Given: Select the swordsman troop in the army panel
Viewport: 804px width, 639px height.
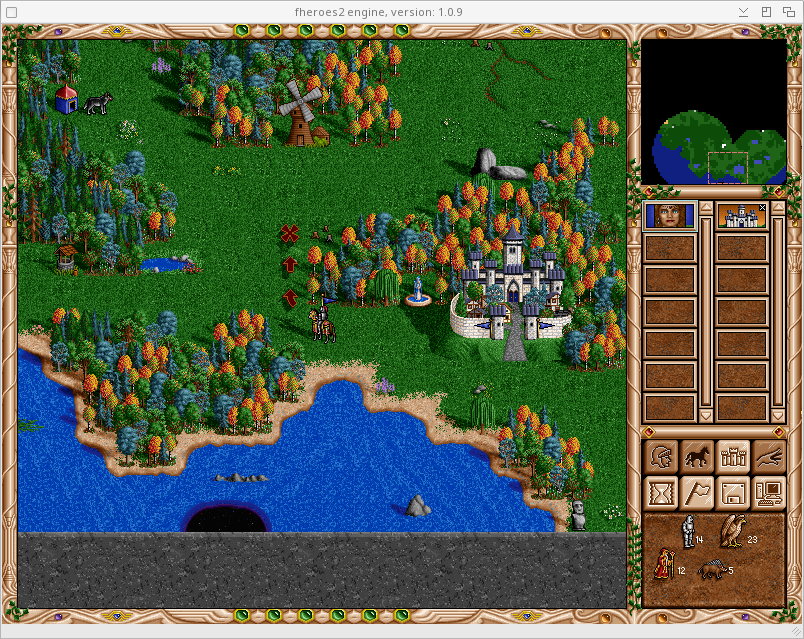Looking at the screenshot, I should (x=688, y=531).
